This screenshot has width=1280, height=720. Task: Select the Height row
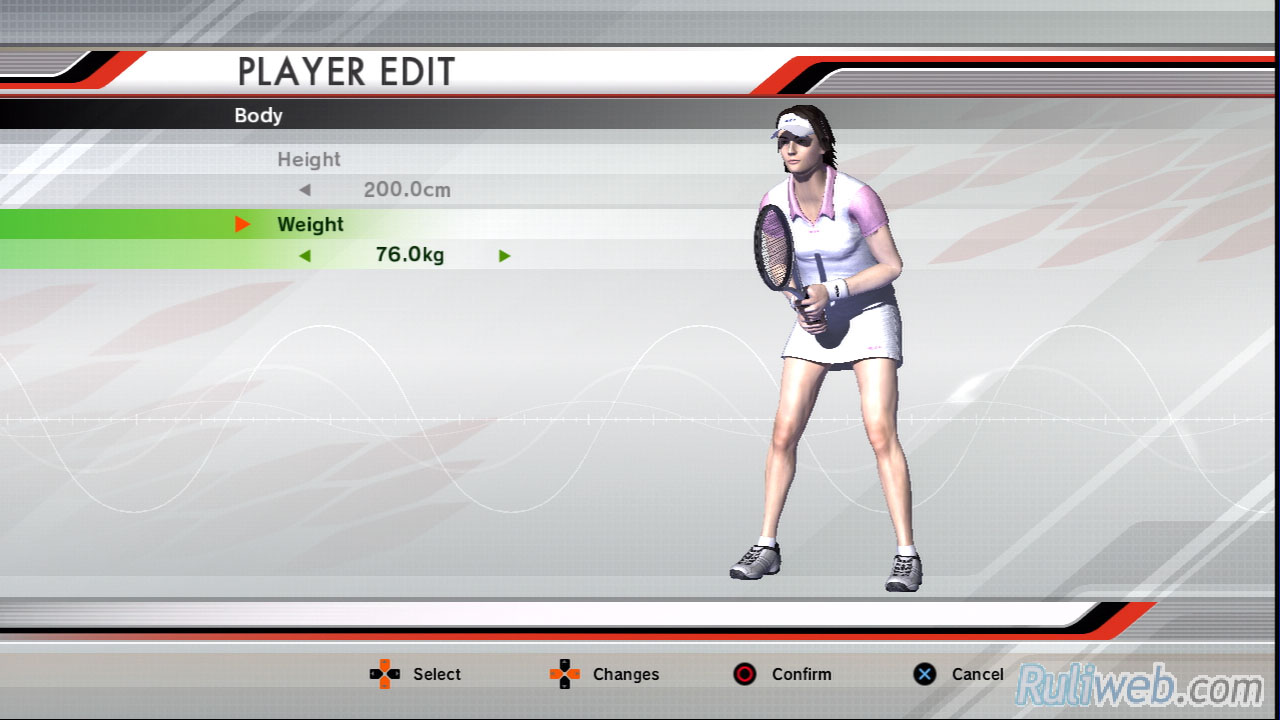(x=309, y=160)
